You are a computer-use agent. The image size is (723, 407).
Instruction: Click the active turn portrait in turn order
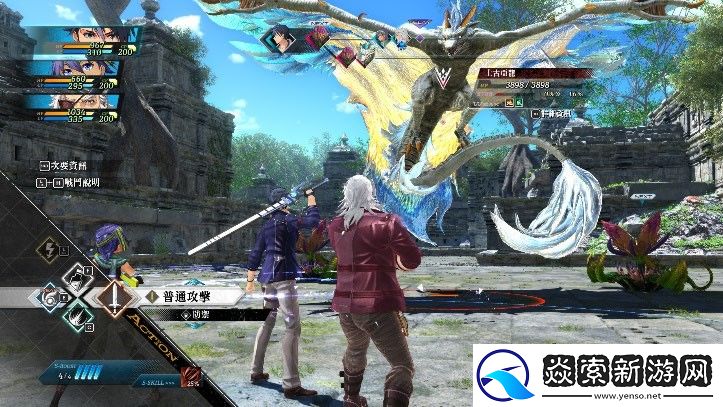[x=279, y=39]
